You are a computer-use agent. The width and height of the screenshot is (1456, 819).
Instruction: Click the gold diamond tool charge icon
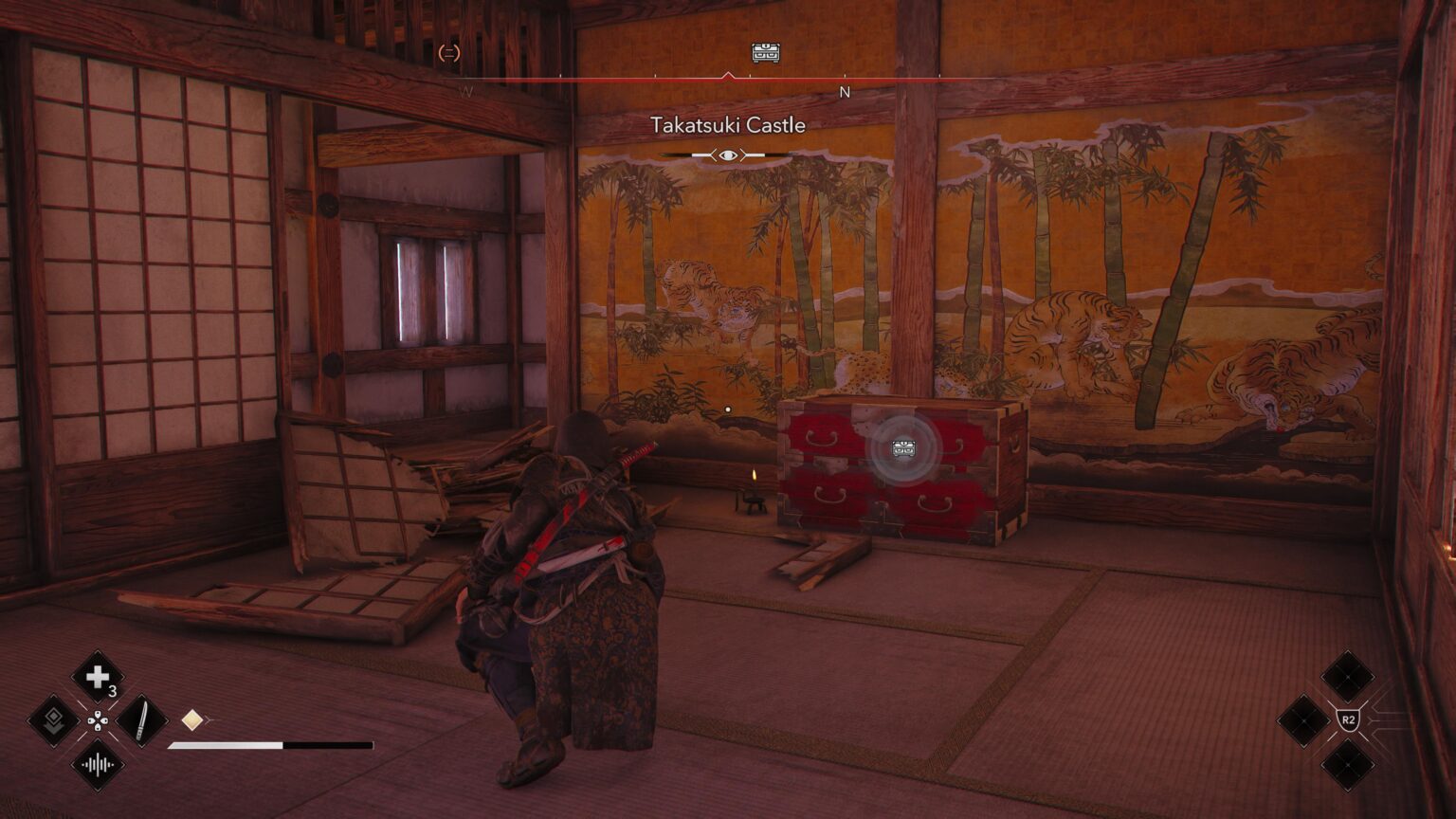pos(192,719)
